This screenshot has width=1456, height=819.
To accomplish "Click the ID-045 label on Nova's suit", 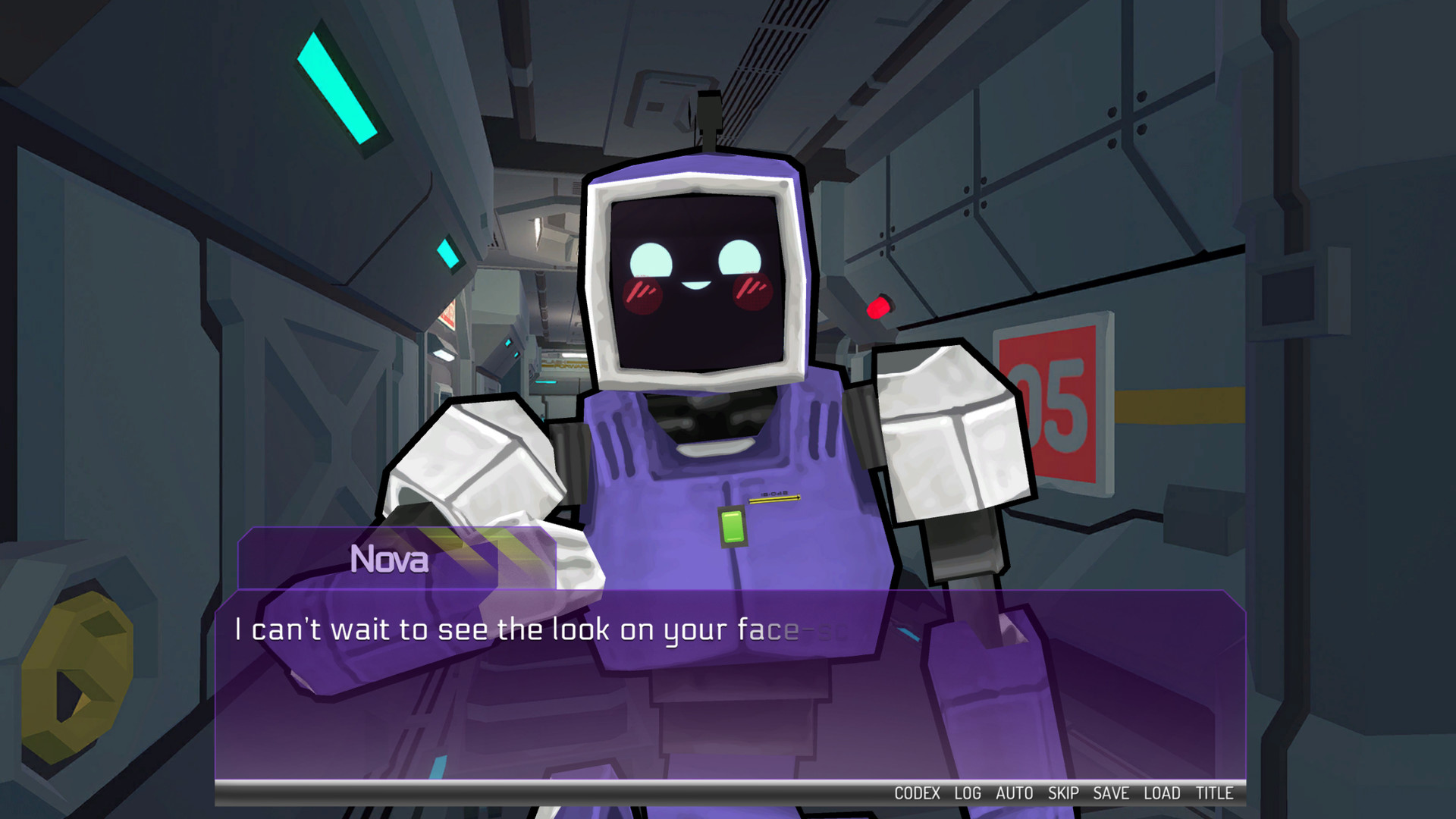I will [x=775, y=493].
